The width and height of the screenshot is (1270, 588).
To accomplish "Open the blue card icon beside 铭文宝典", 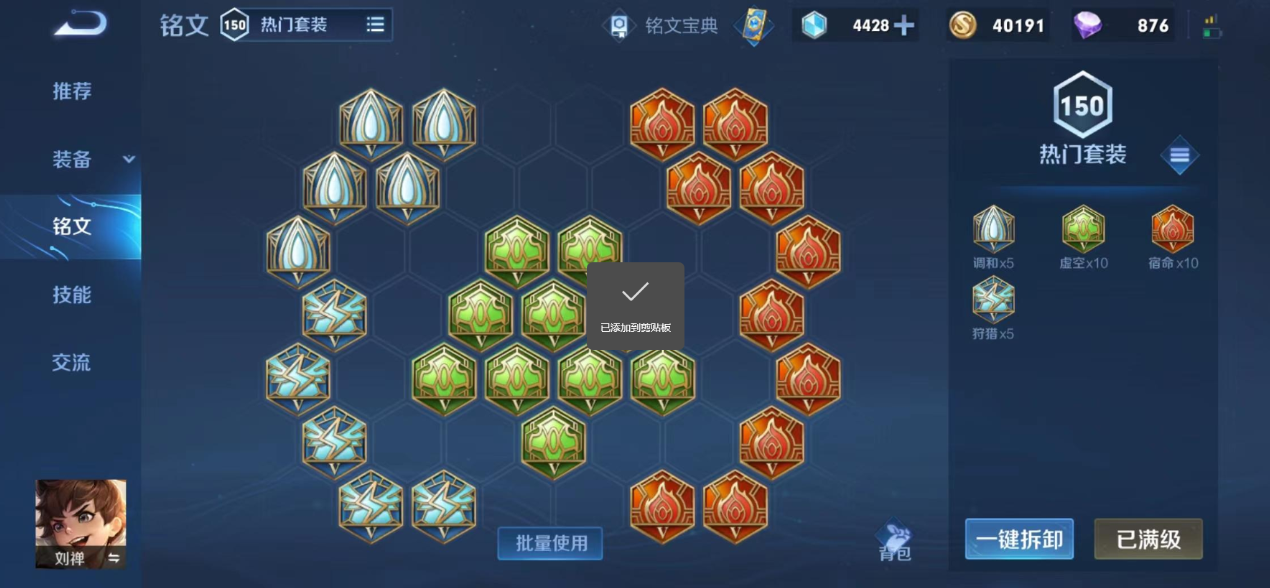I will pyautogui.click(x=753, y=26).
